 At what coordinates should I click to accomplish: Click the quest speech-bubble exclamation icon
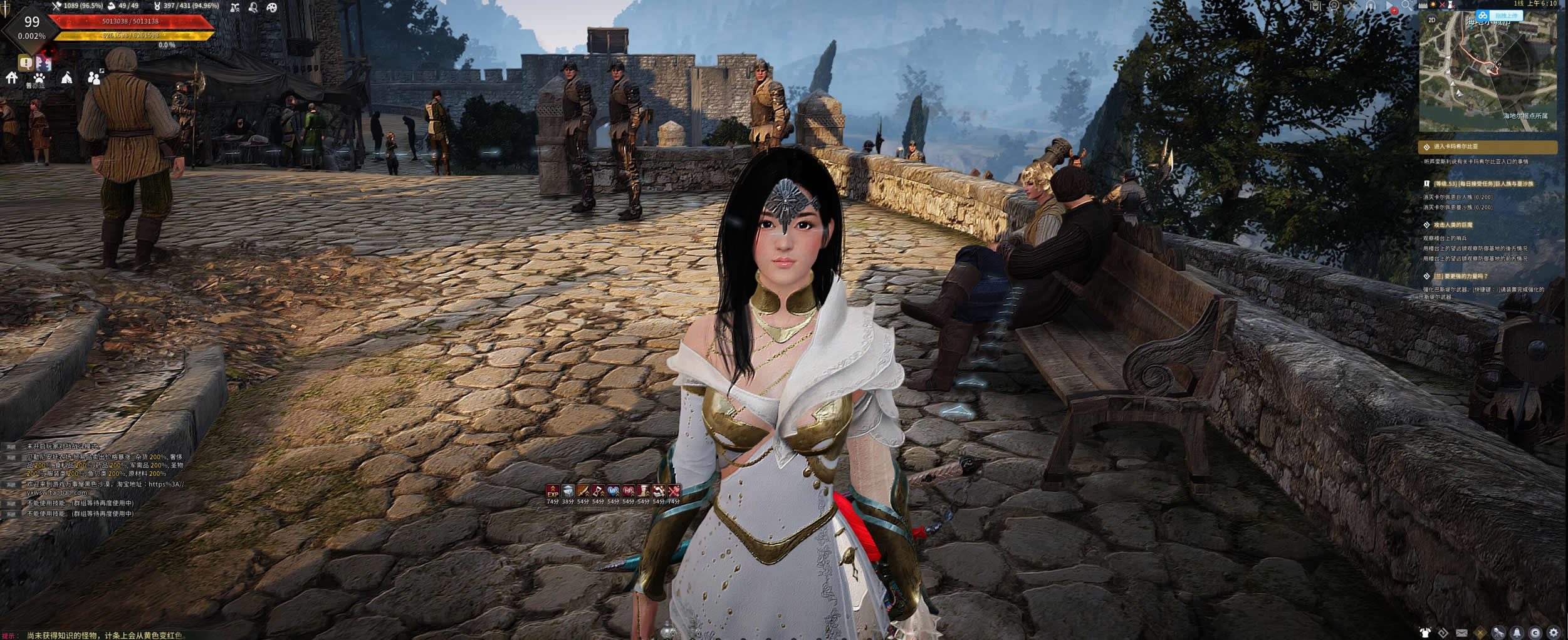[x=25, y=62]
